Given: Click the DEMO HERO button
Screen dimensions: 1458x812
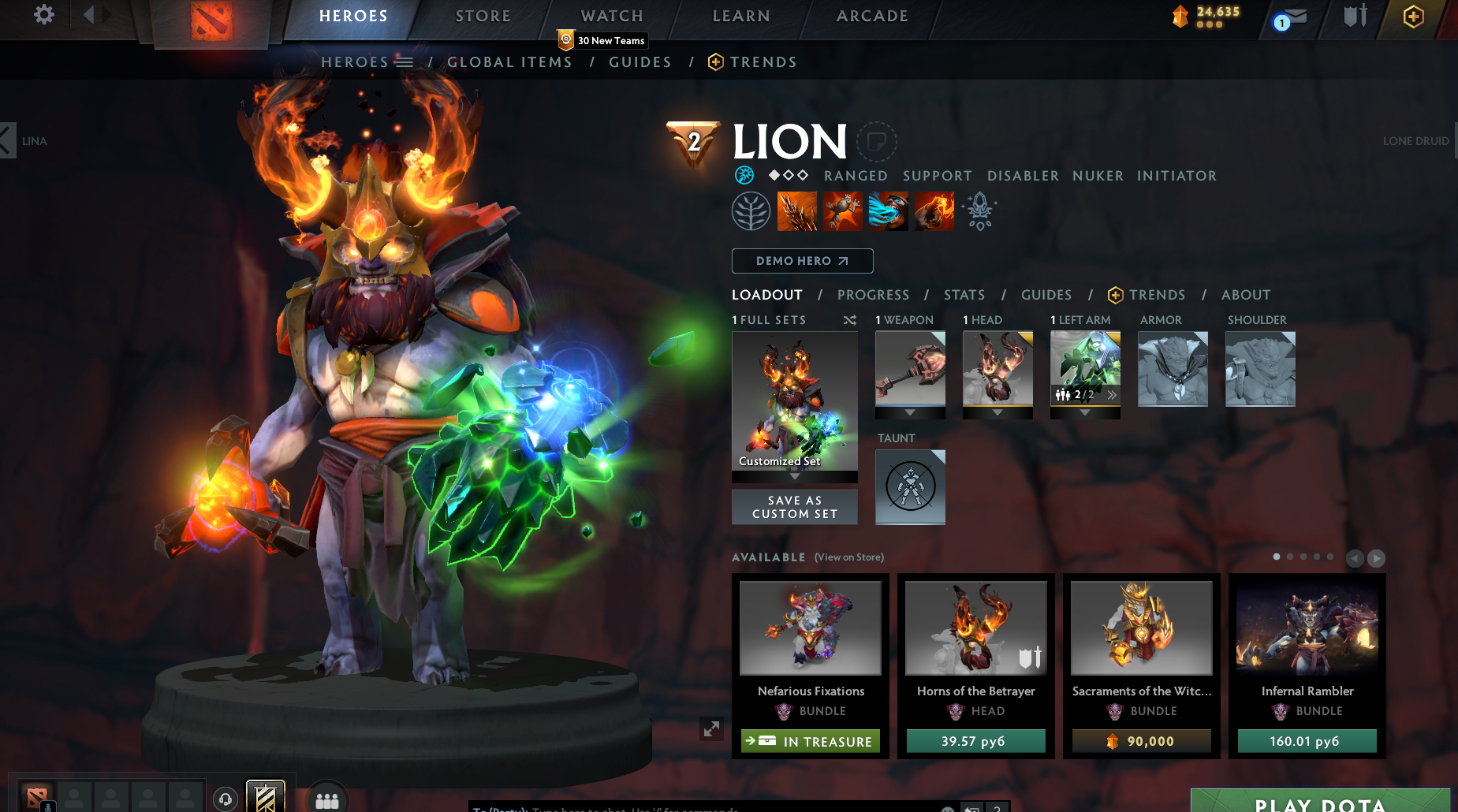Looking at the screenshot, I should click(x=802, y=261).
